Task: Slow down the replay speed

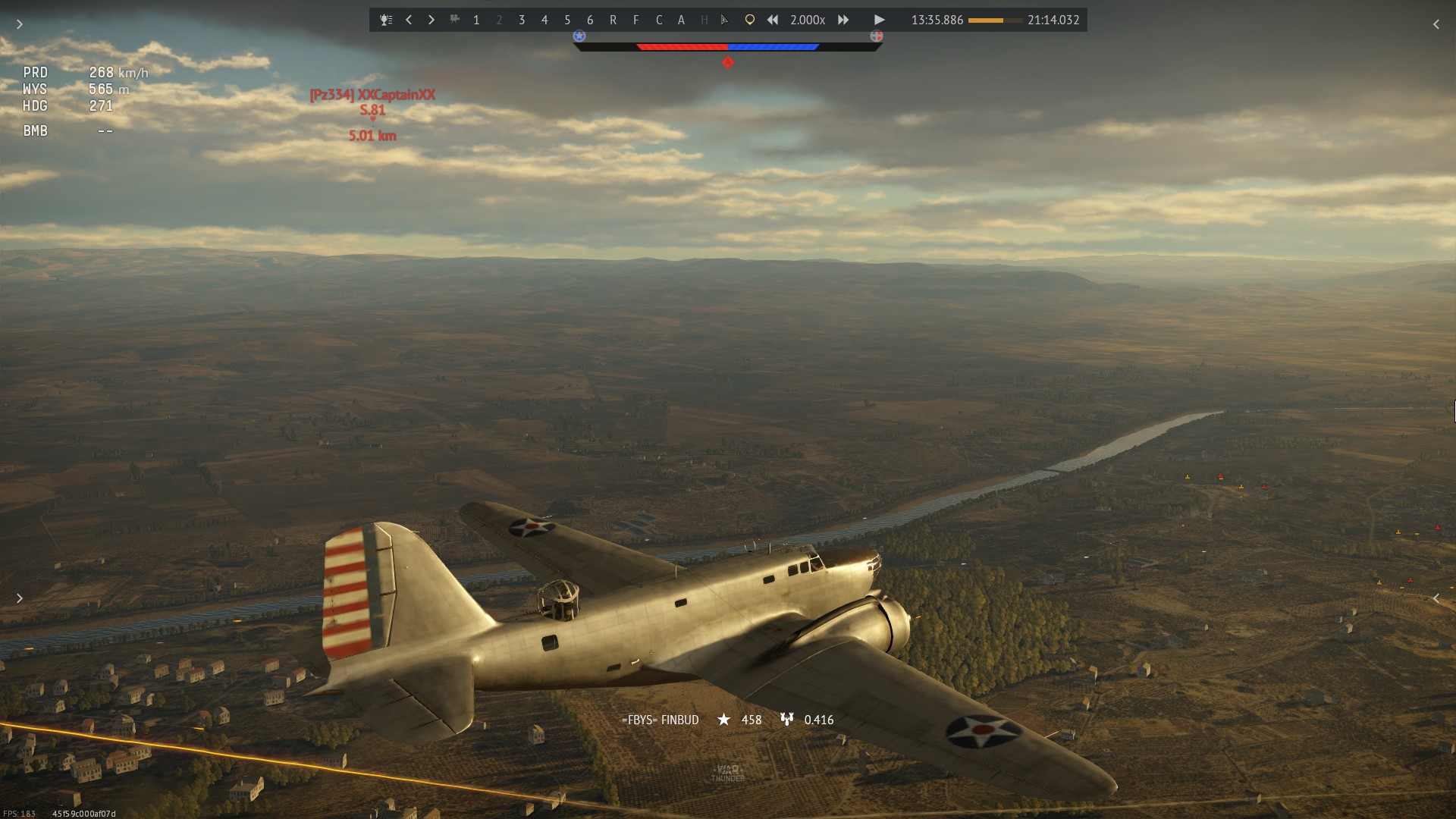Action: [772, 20]
